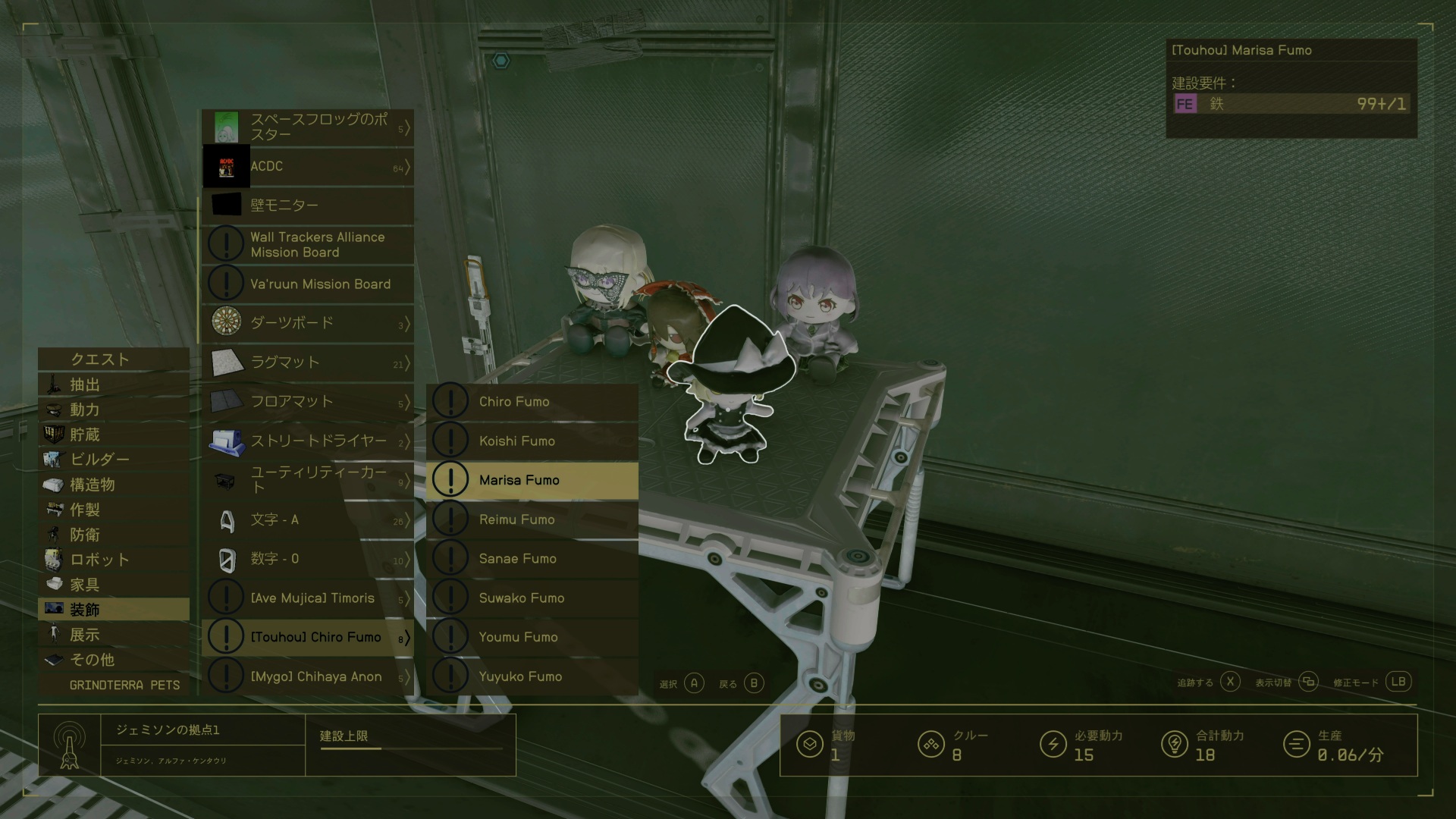This screenshot has height=819, width=1456.
Task: Choose the Reimu Fumo entry
Action: point(531,519)
